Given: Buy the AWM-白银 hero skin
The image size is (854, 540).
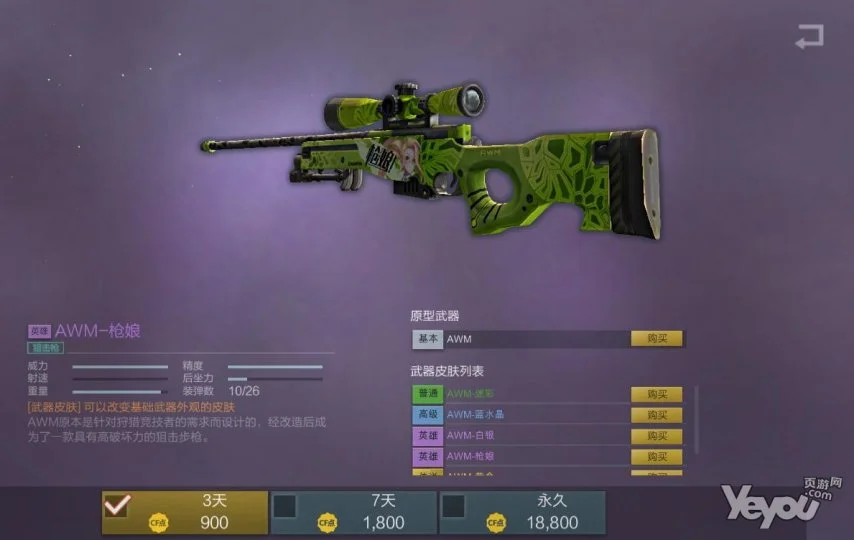Looking at the screenshot, I should [x=656, y=436].
